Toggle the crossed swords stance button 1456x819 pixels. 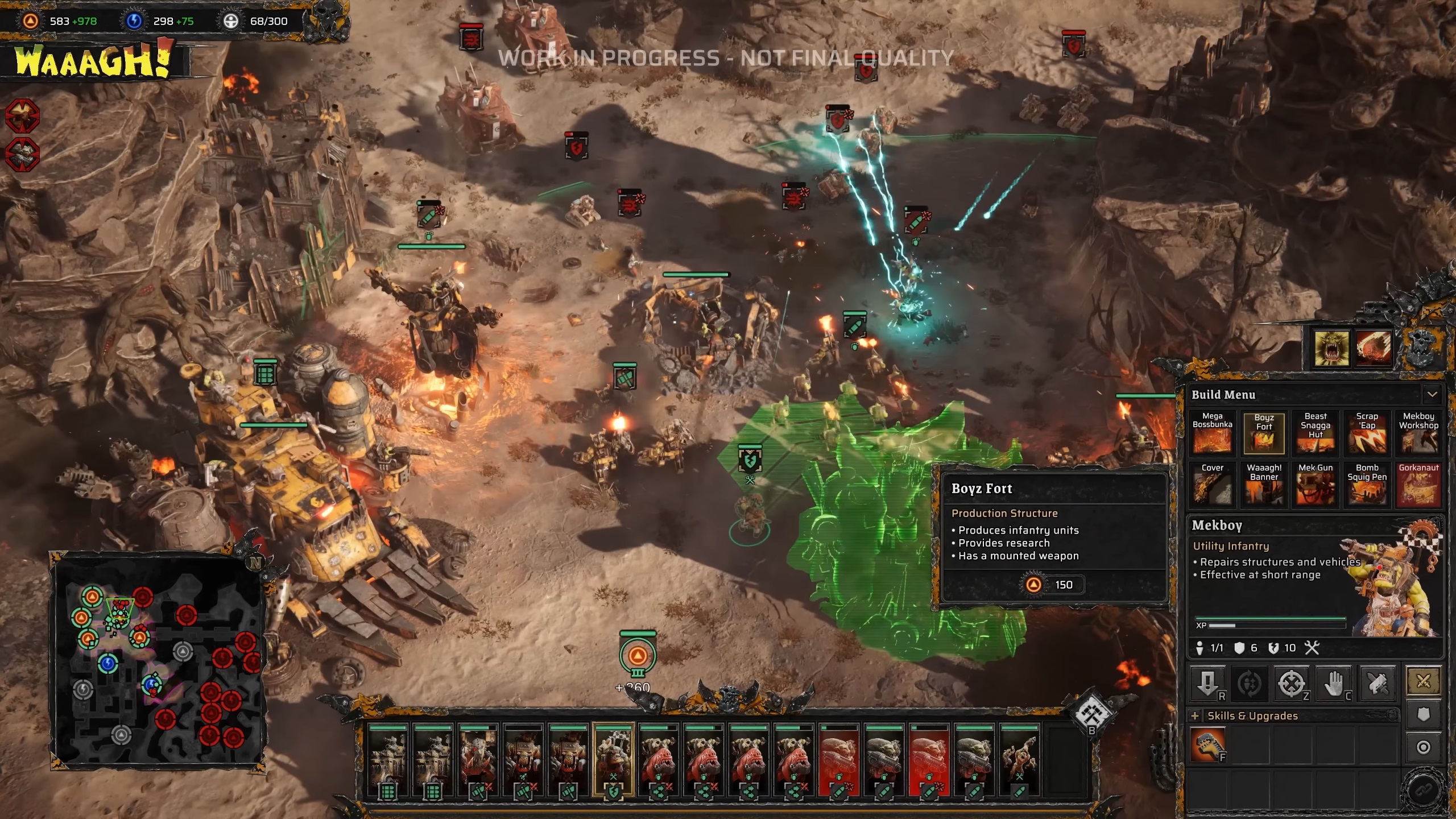click(x=1423, y=681)
